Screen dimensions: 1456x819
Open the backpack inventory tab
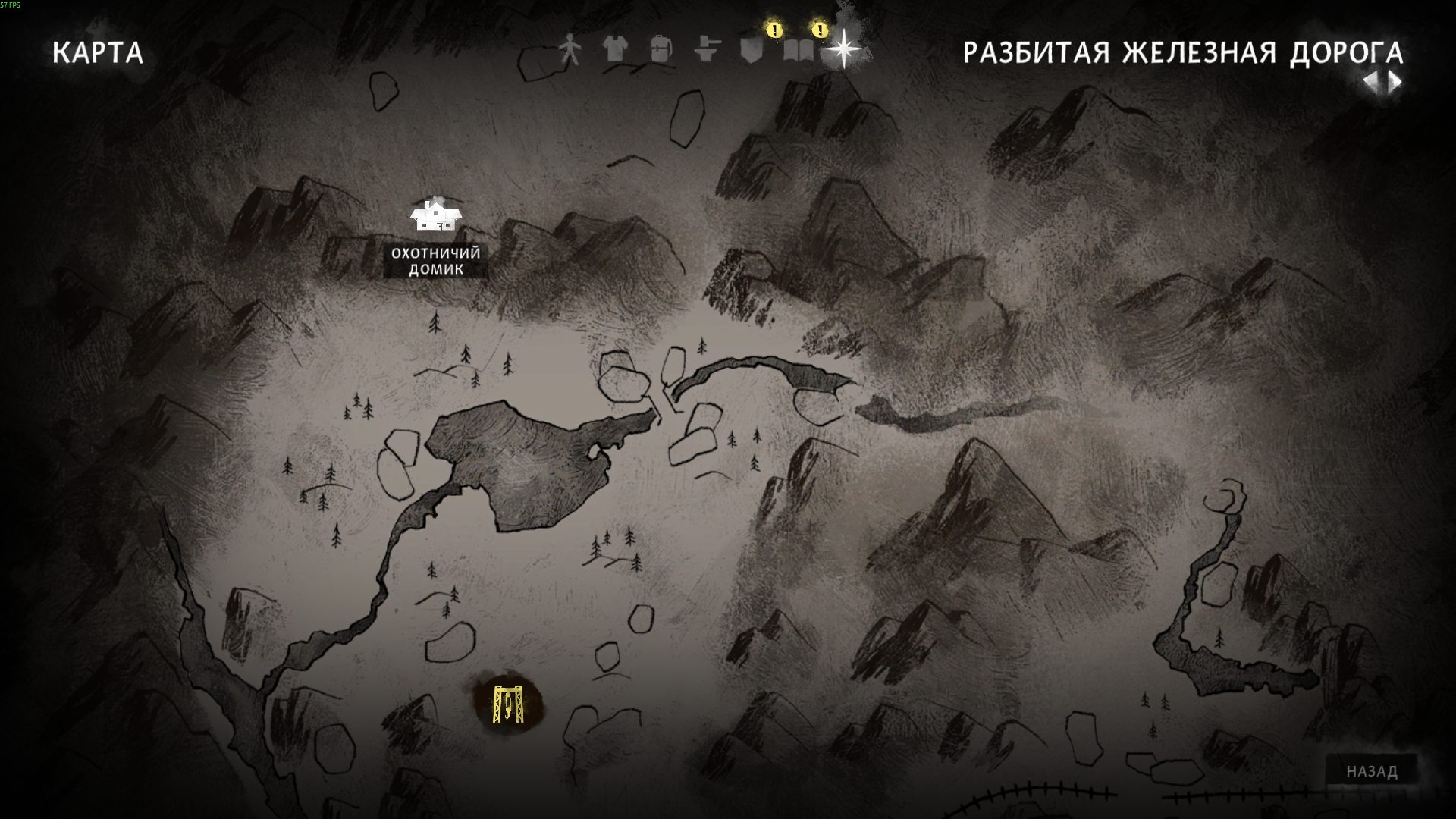tap(661, 50)
